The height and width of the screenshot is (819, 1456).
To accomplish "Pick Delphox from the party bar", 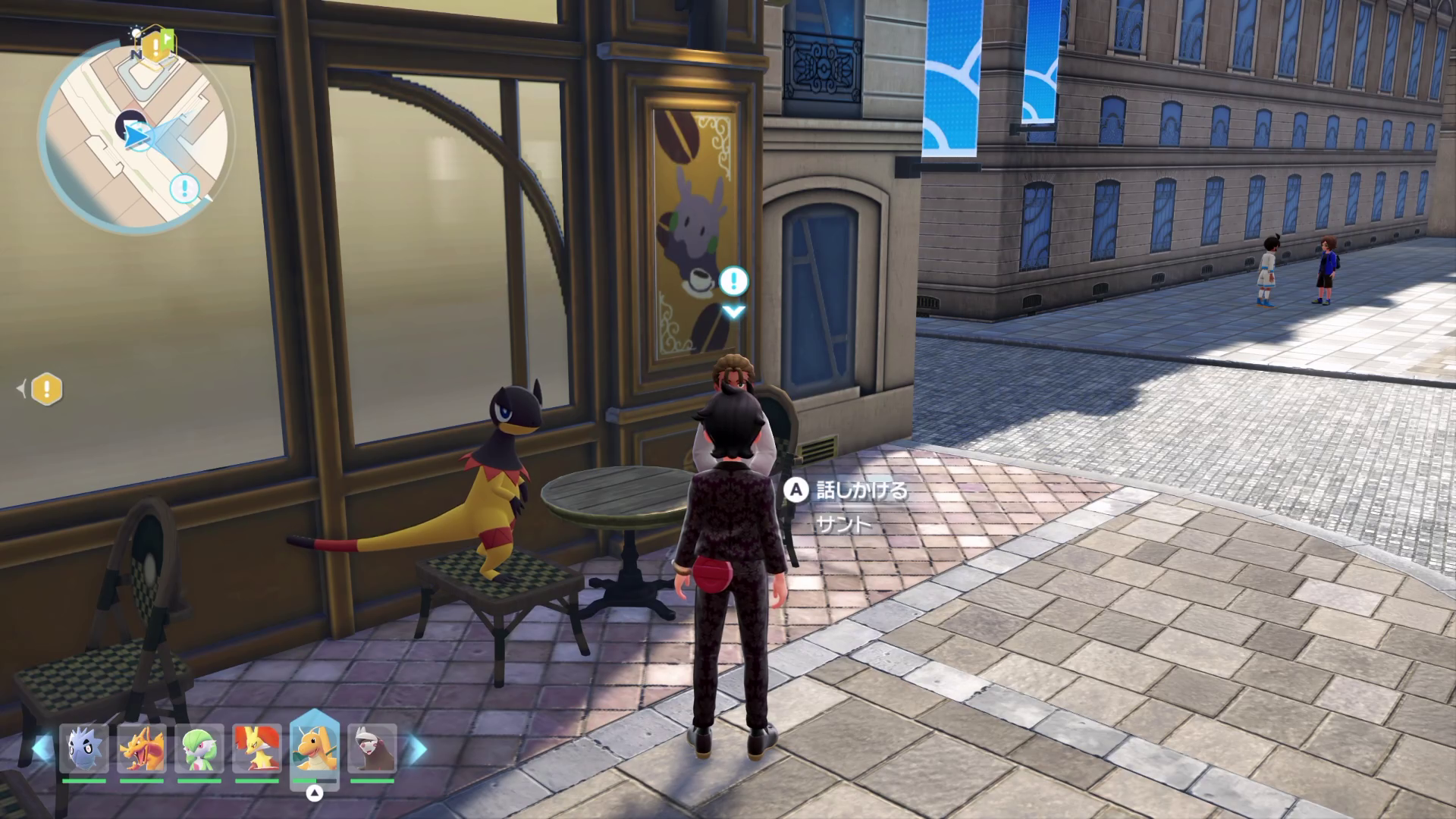I will point(257,749).
